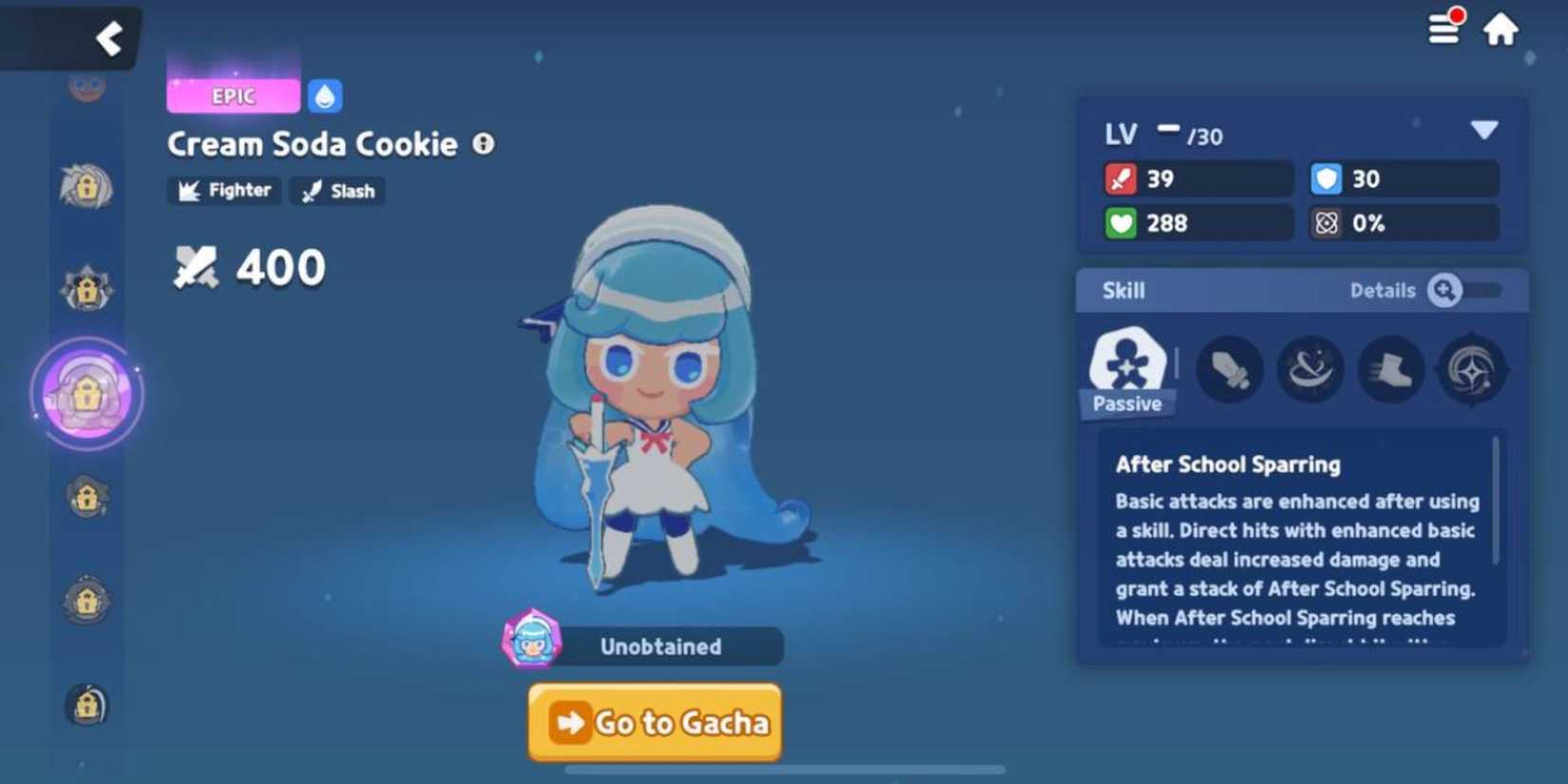1568x784 pixels.
Task: Click the Unobtained status bar
Action: tap(662, 646)
